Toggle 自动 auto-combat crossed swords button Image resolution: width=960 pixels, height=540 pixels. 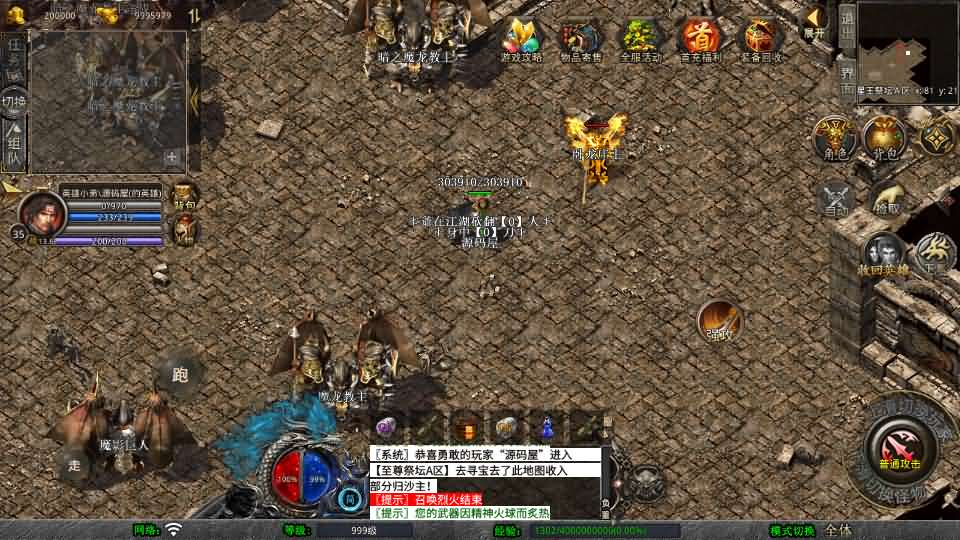(x=835, y=198)
